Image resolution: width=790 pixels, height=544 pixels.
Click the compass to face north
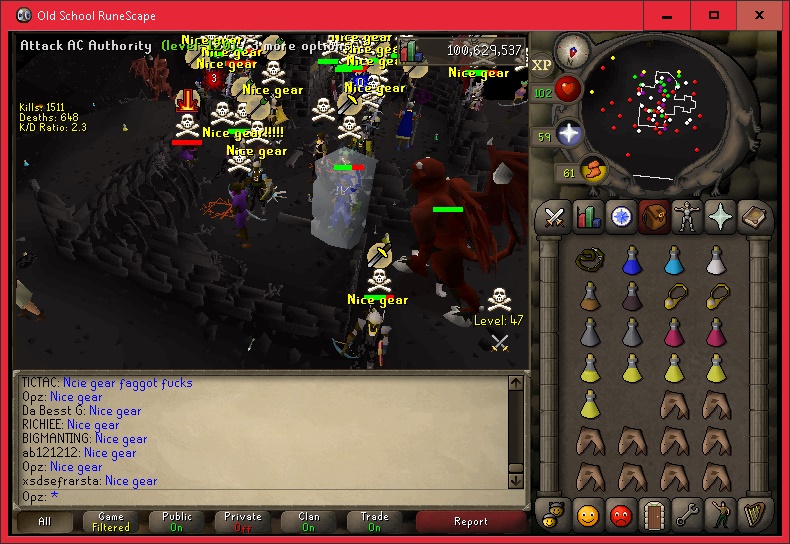[x=572, y=49]
